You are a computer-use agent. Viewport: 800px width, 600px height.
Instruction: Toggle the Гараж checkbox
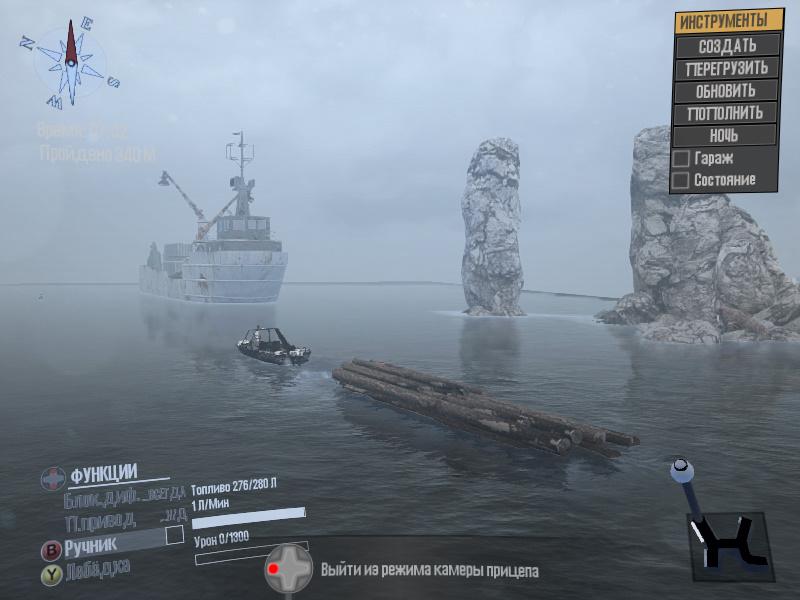[x=681, y=159]
